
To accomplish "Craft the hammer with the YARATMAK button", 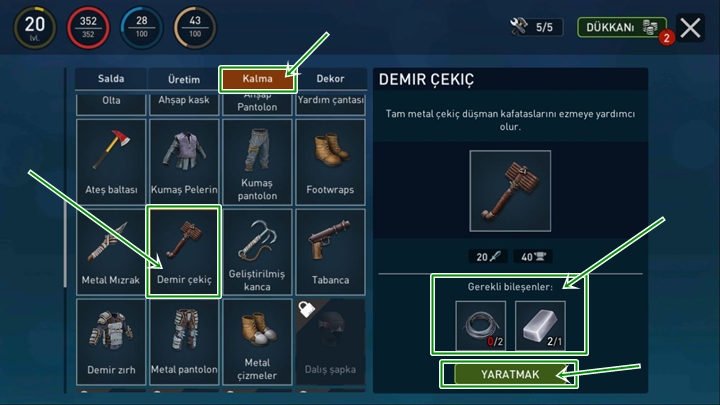I will pyautogui.click(x=509, y=374).
